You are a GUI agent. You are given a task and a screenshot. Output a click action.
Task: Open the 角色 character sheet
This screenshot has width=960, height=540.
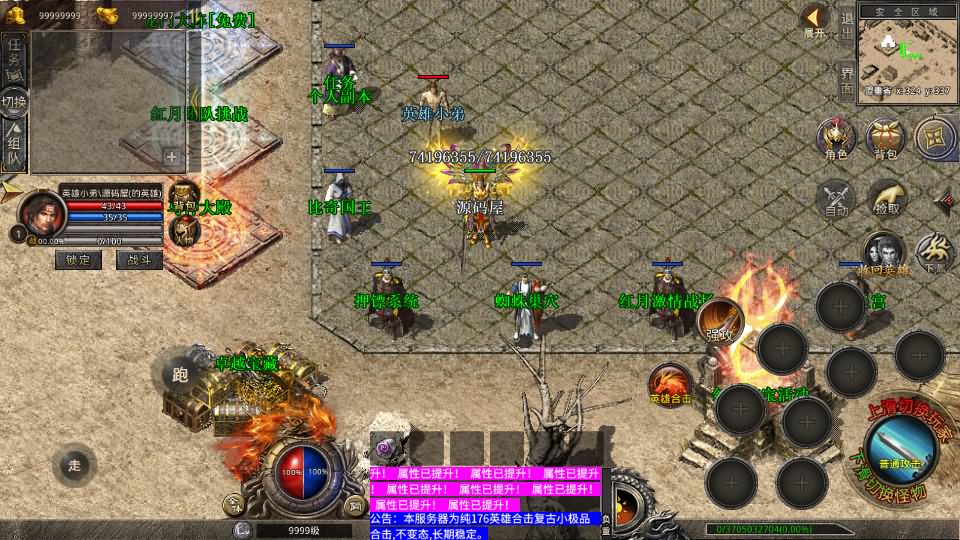(836, 138)
